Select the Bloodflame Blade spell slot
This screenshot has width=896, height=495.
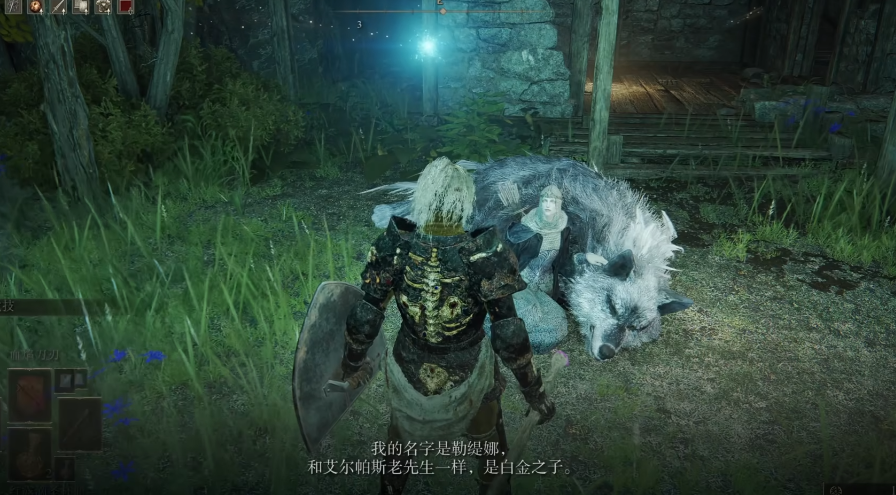(x=30, y=394)
